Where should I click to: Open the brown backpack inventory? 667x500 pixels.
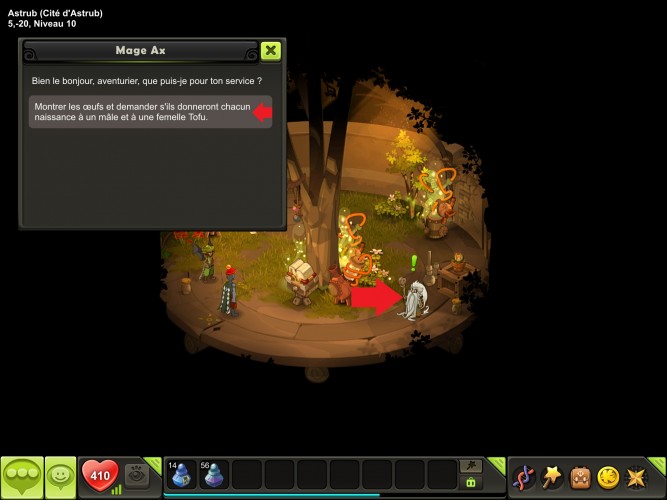pos(580,476)
